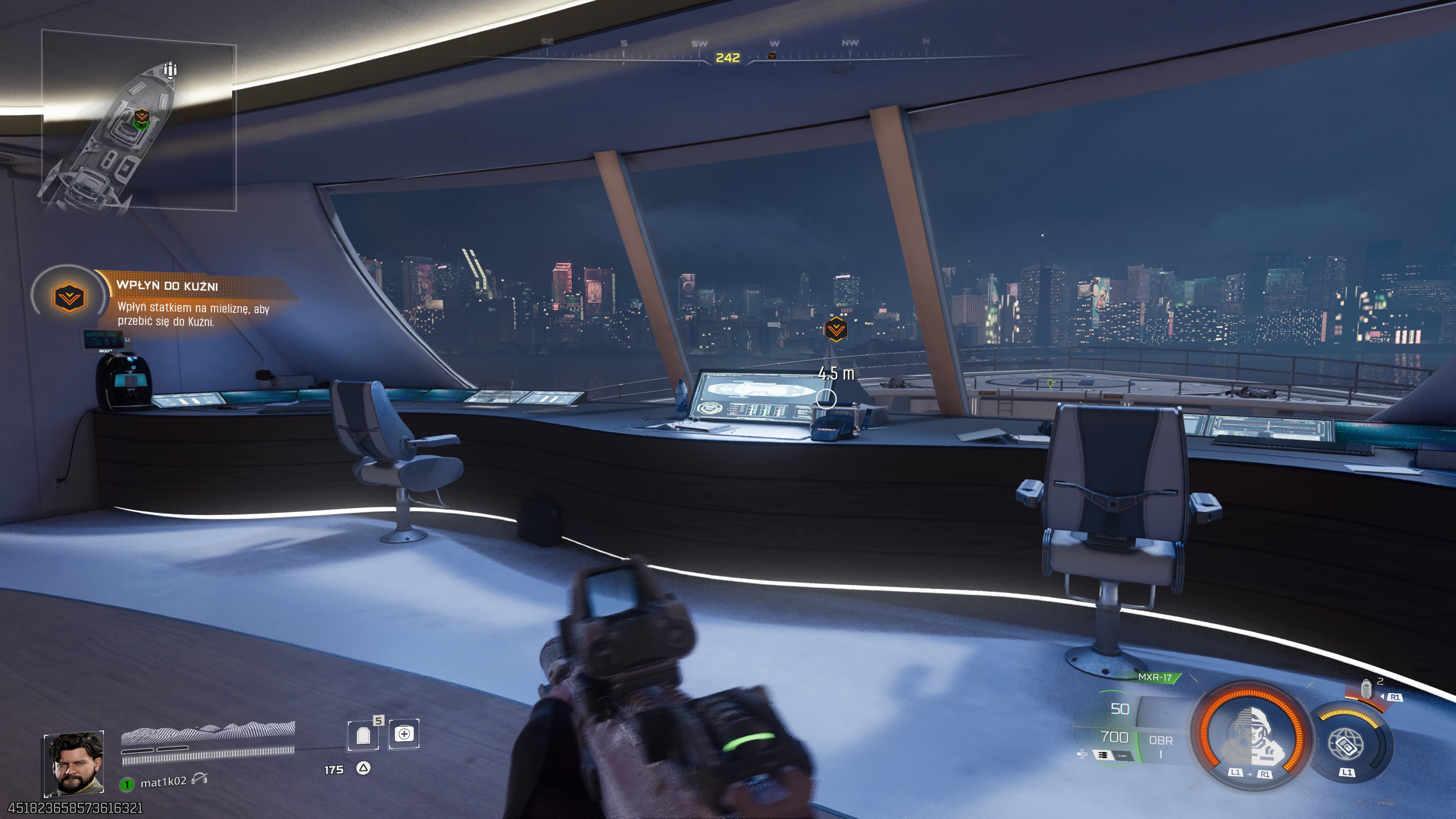Choose the single-bullet ammo type icon
Screen dimensions: 1456x819
pos(1122,756)
